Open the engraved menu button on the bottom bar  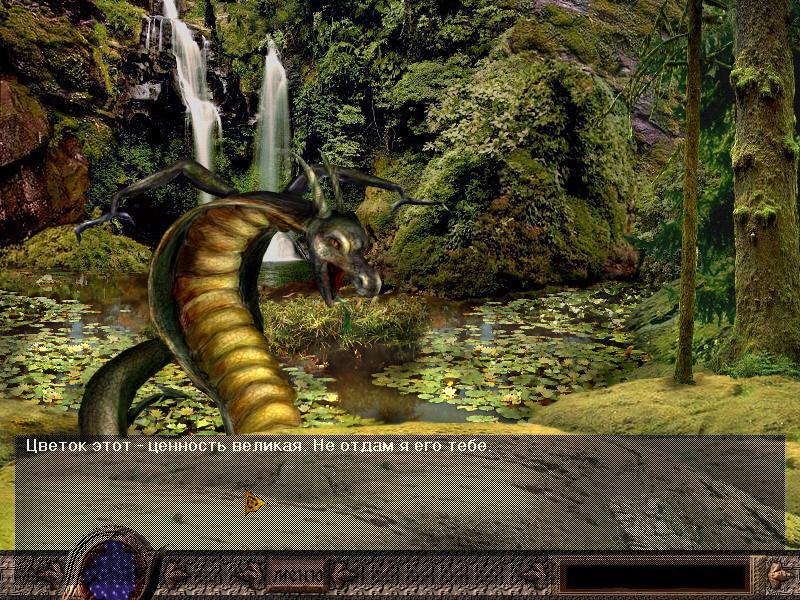(x=296, y=576)
